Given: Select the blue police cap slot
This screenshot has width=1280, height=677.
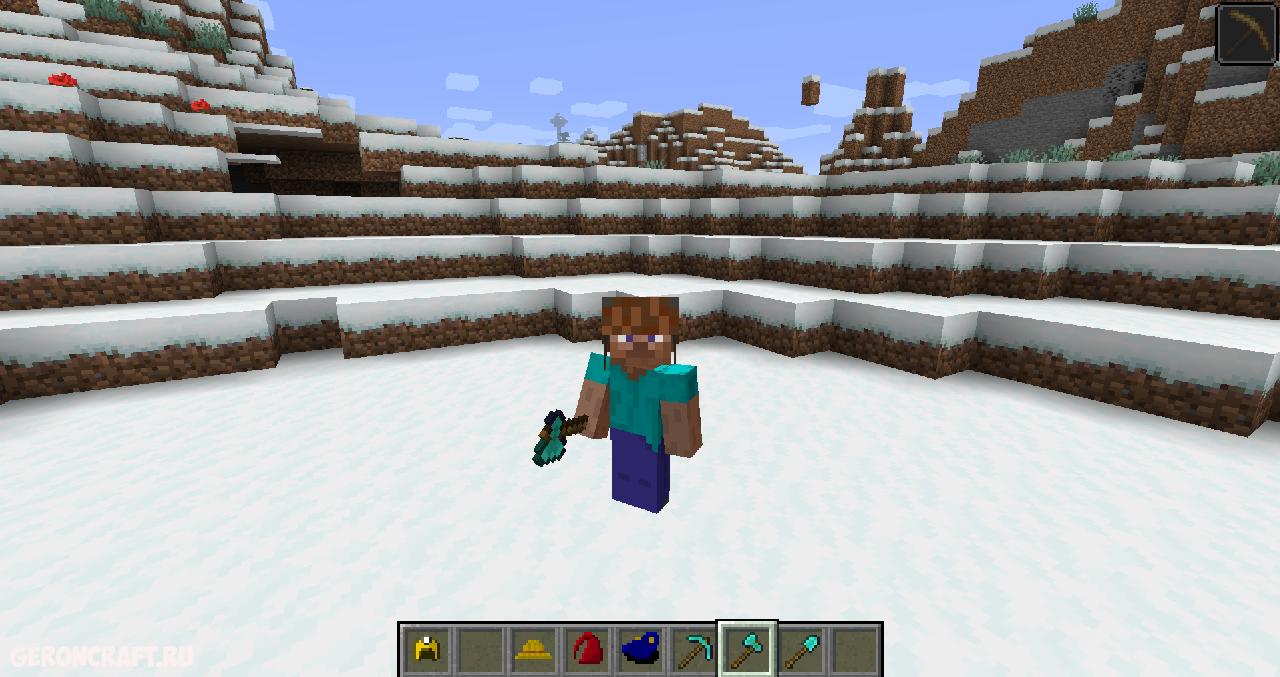Looking at the screenshot, I should click(640, 650).
